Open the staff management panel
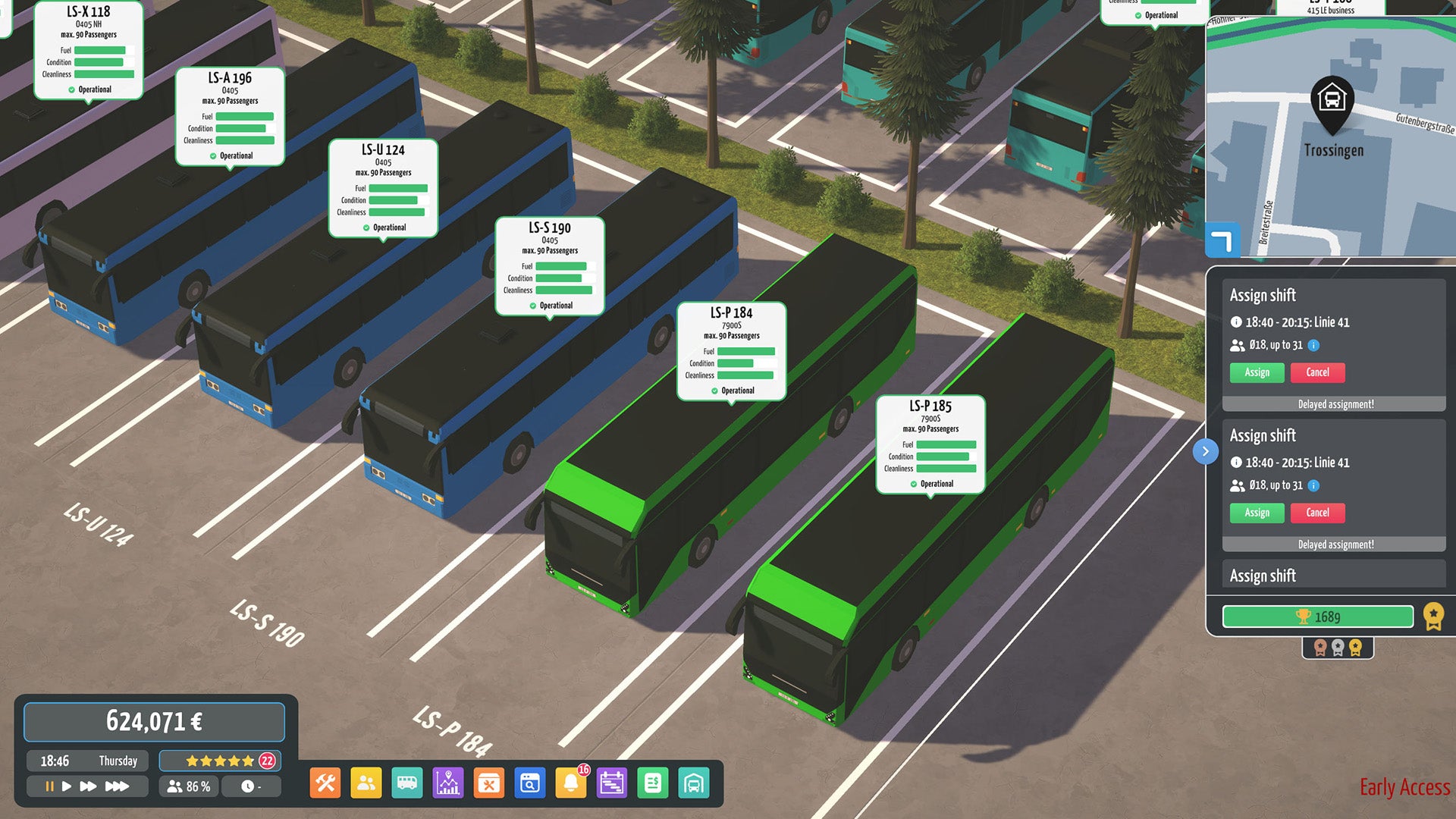This screenshot has height=819, width=1456. (x=367, y=782)
